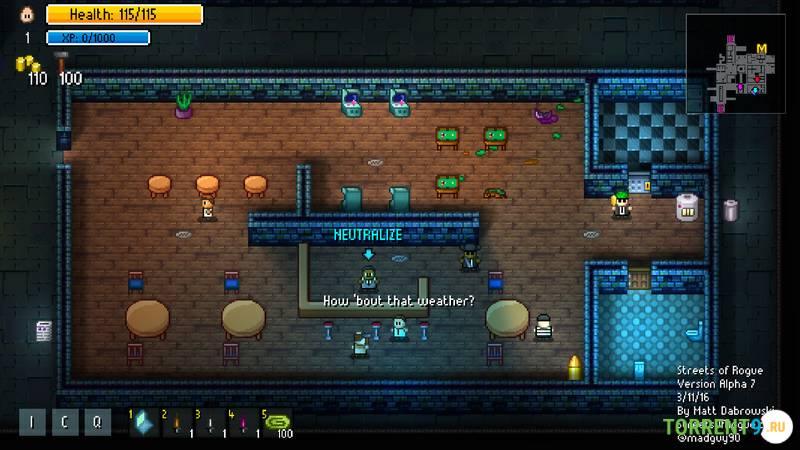Screen dimensions: 800x450
Task: Open the quest log Q button
Action: coord(96,422)
